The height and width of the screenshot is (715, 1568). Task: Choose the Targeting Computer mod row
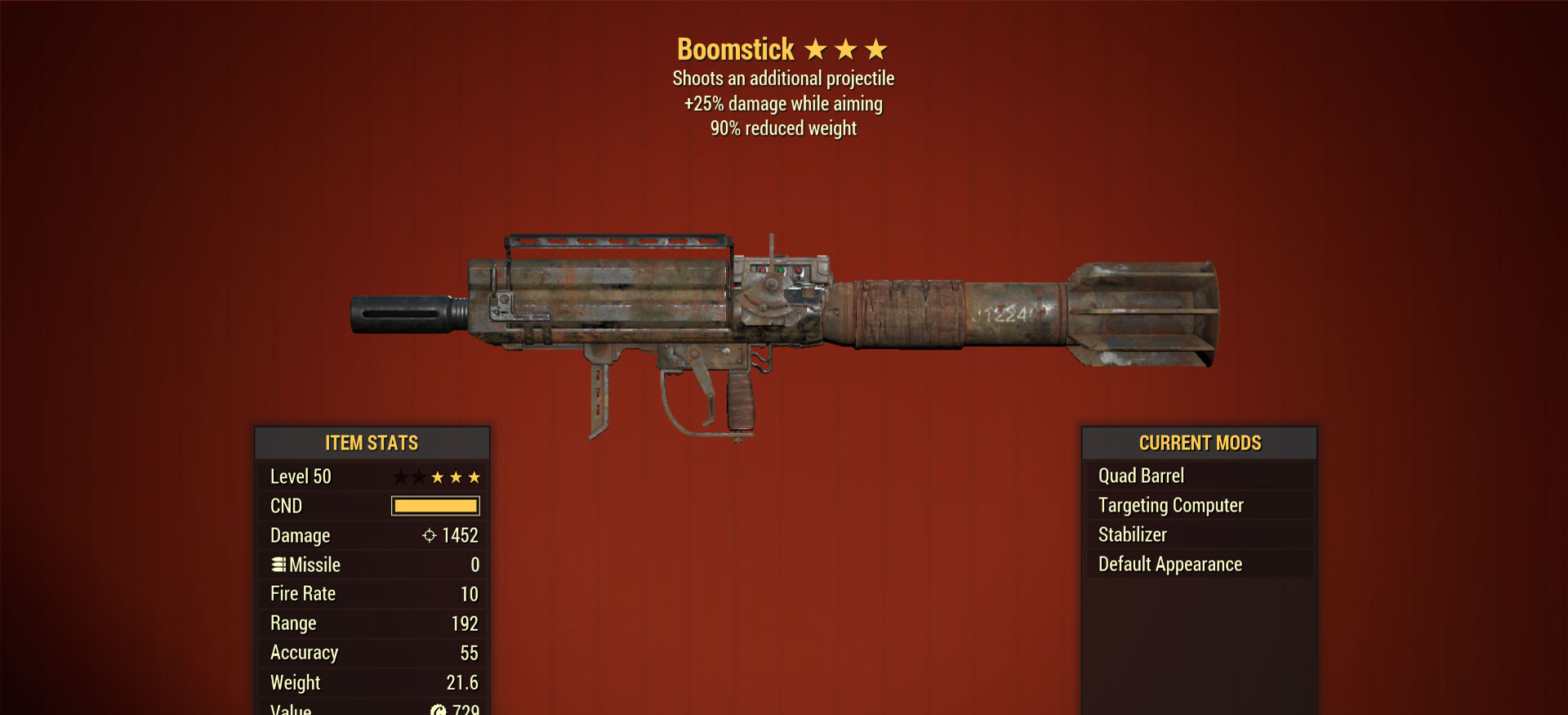[x=1170, y=505]
